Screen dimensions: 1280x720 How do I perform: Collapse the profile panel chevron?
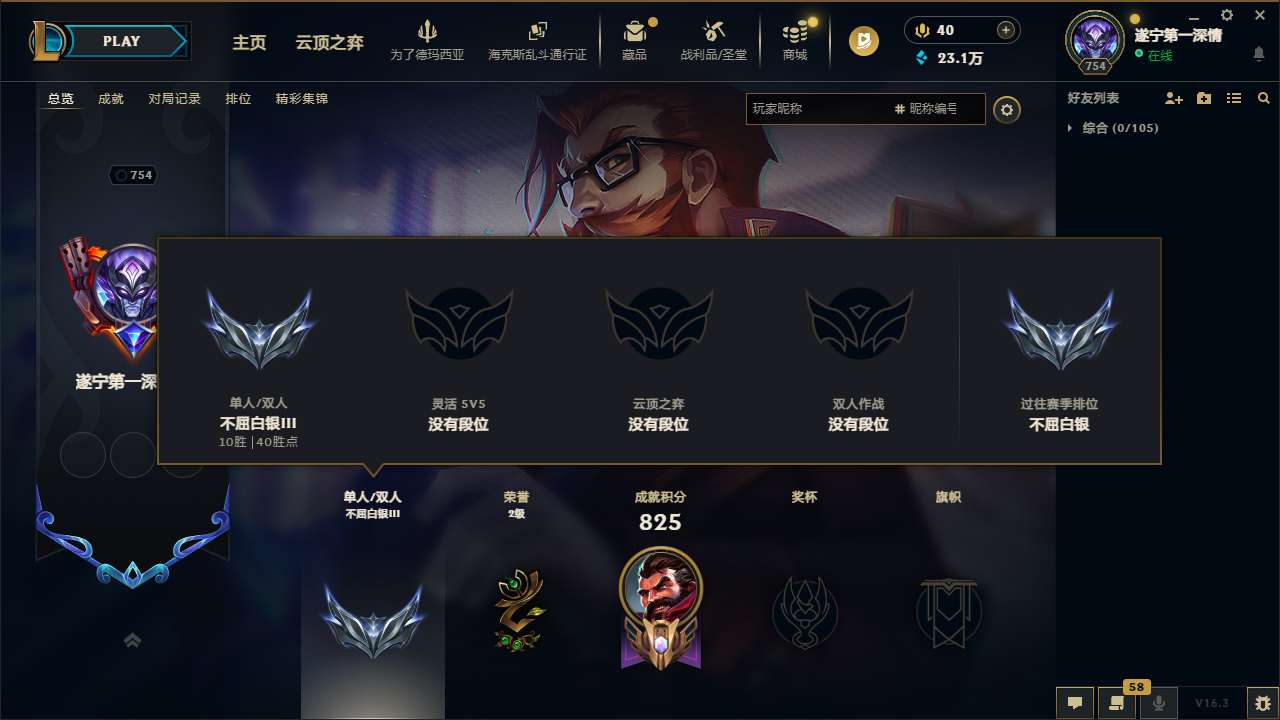click(x=132, y=640)
